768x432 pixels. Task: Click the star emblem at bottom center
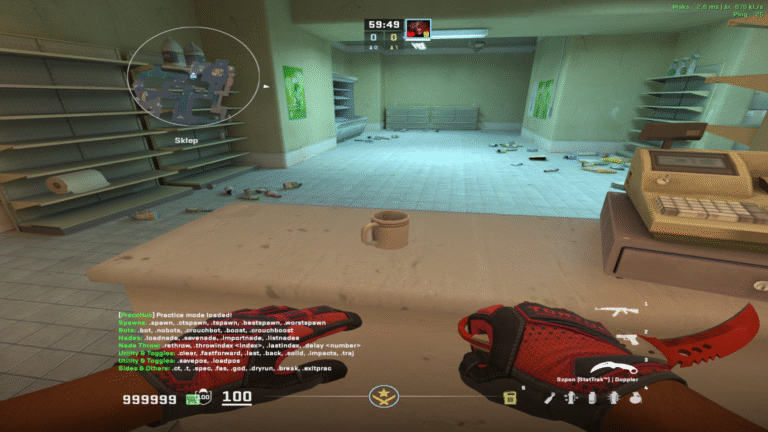pos(383,398)
